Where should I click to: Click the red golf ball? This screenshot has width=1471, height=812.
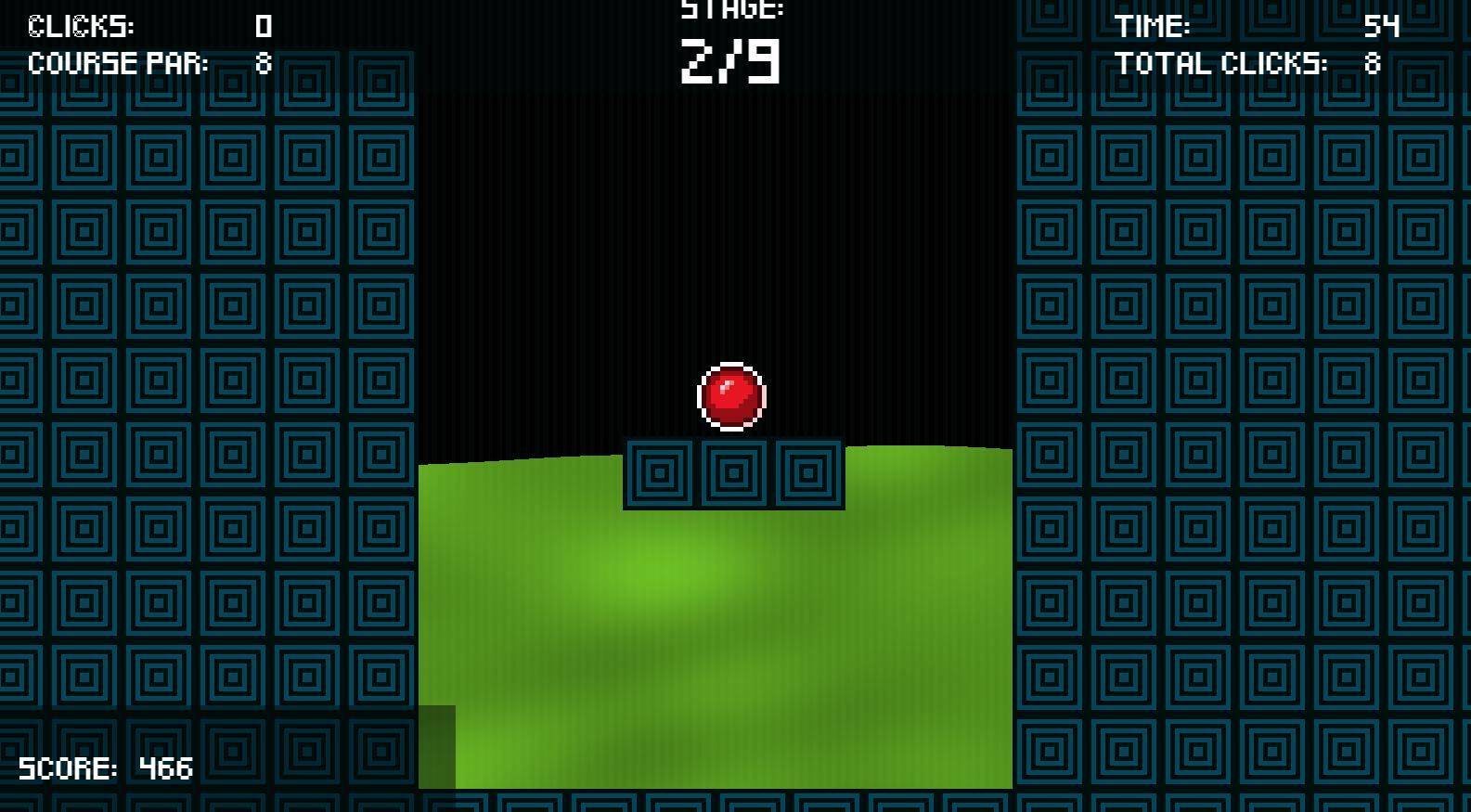(730, 396)
